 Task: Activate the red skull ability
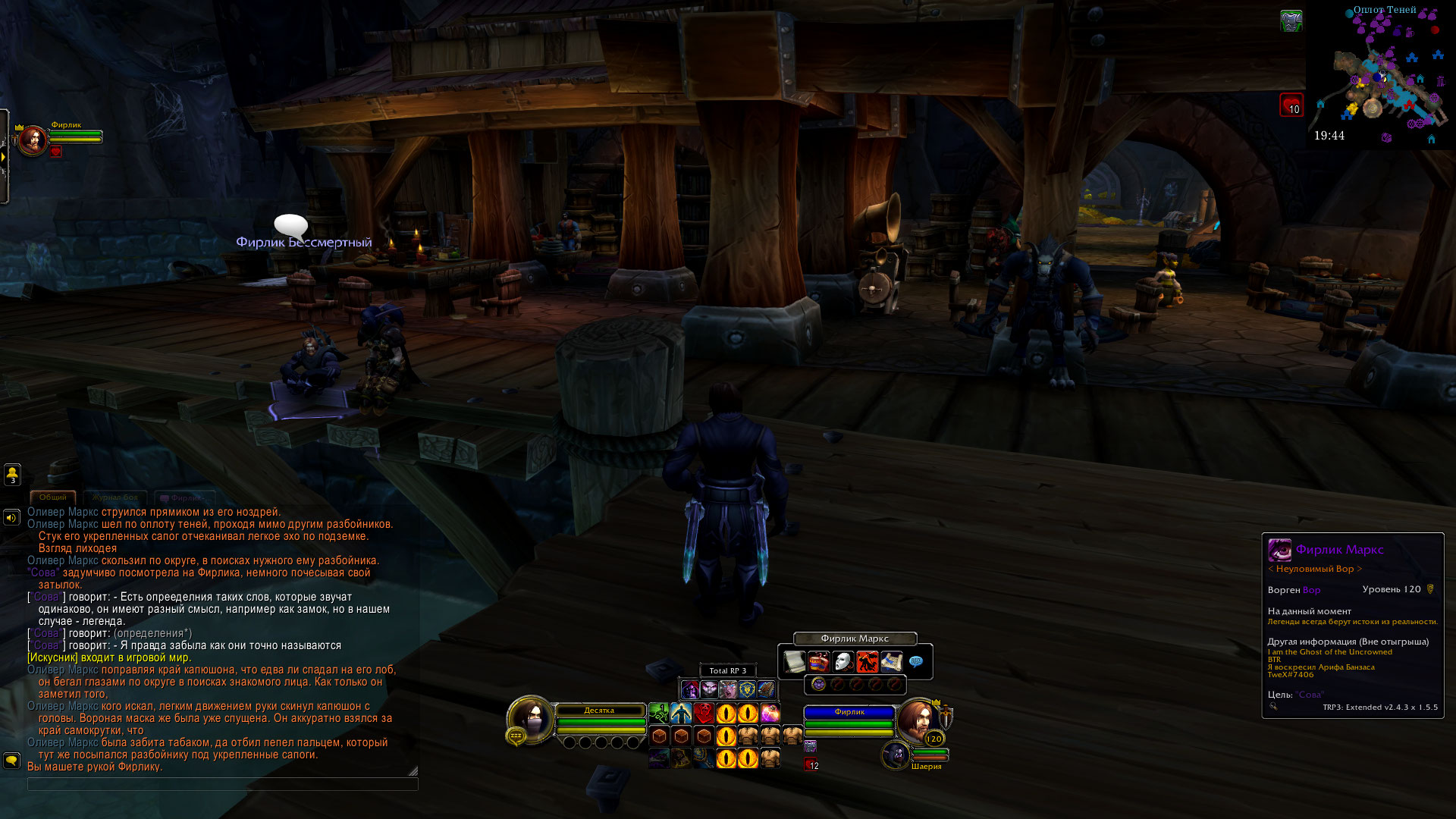[x=704, y=714]
